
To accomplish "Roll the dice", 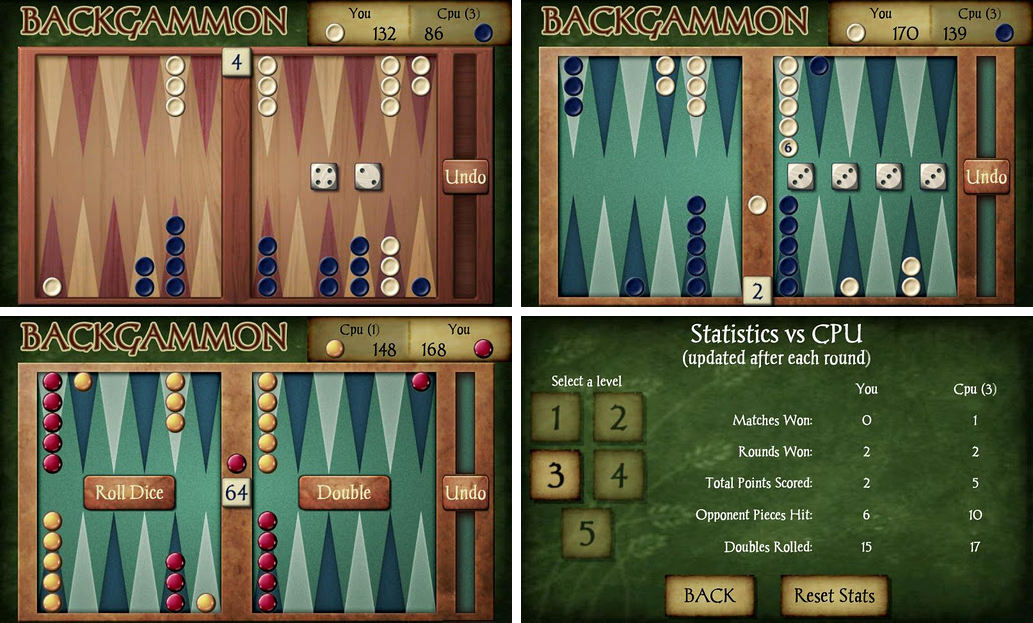I will point(129,492).
